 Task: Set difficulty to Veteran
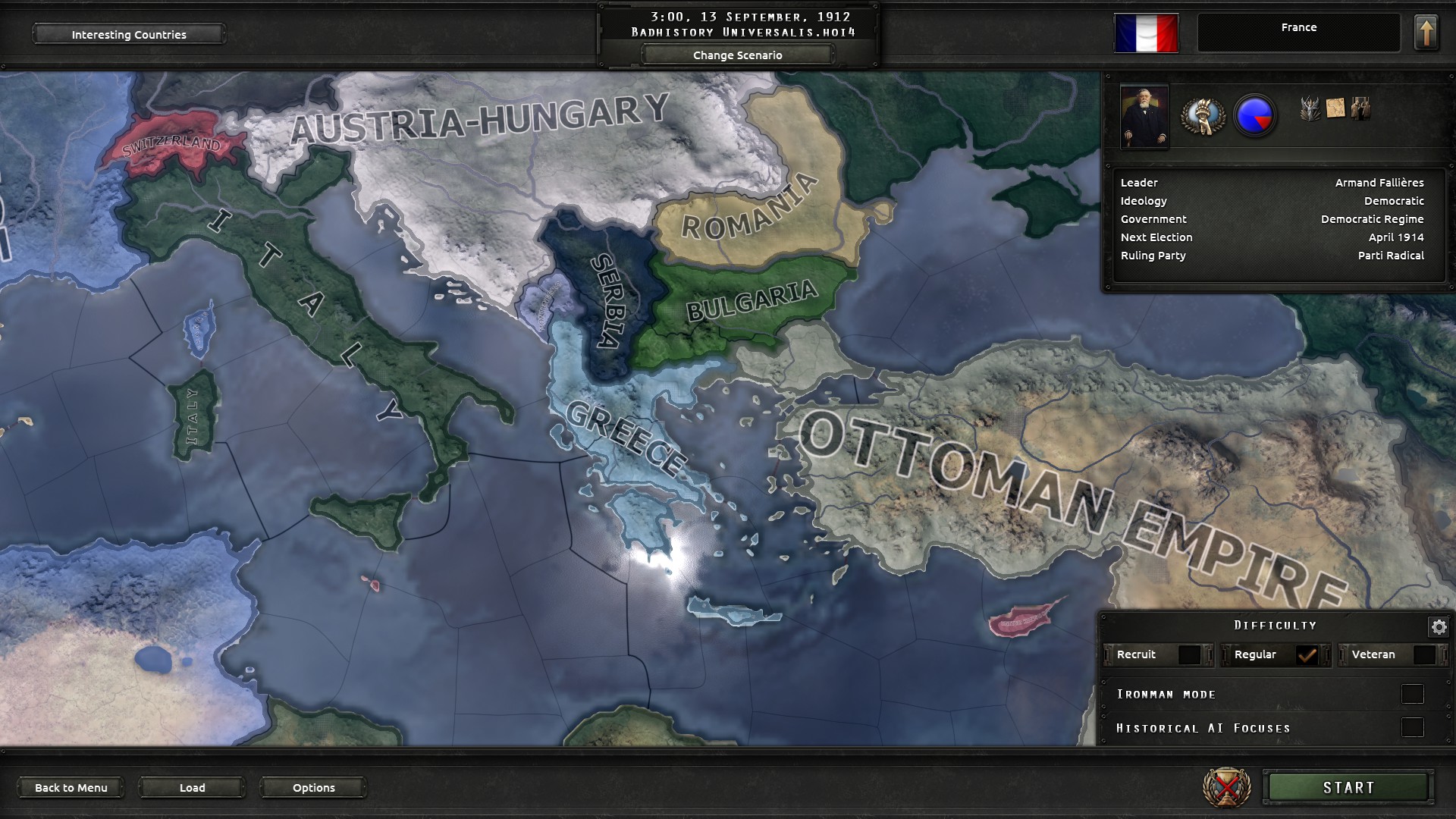point(1423,654)
